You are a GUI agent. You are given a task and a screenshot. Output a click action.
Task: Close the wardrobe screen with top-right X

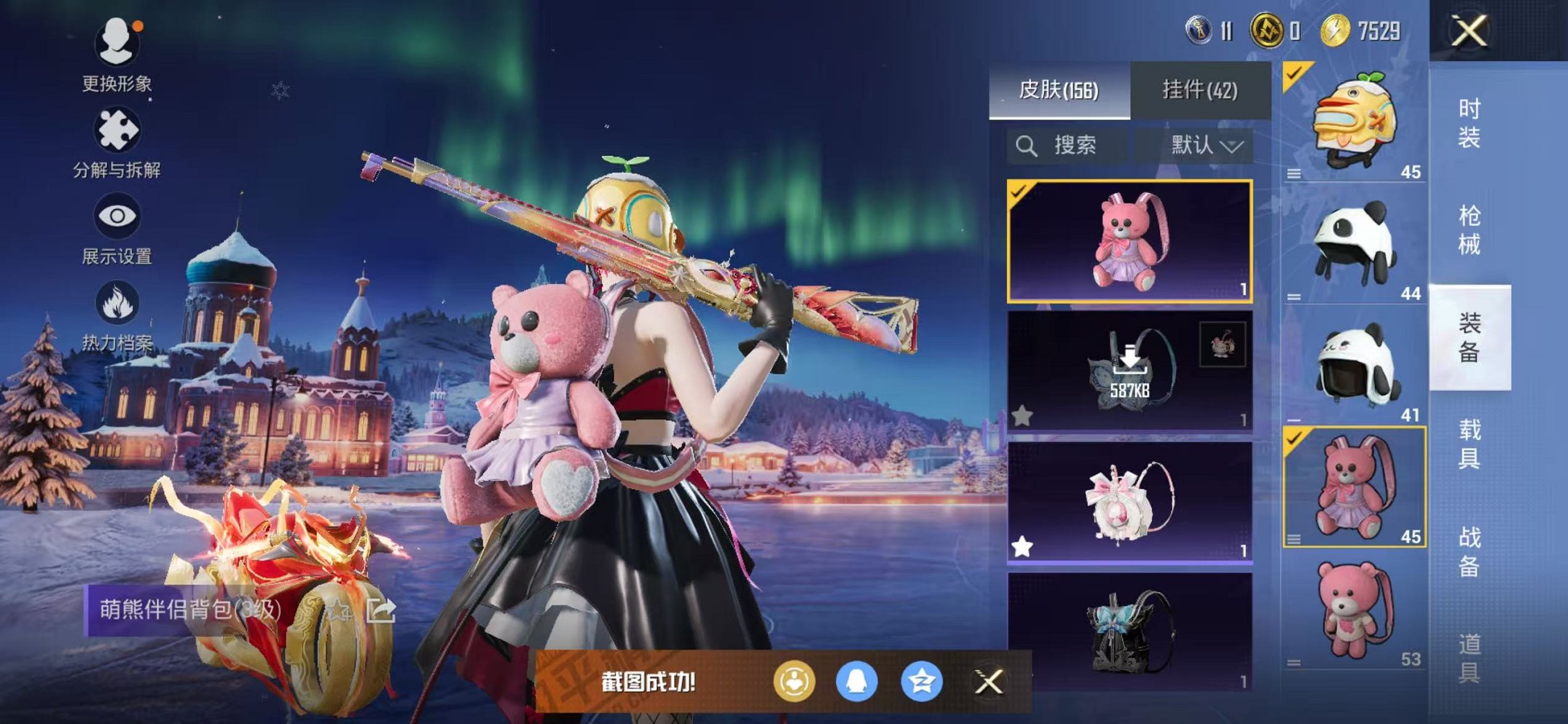[x=1469, y=31]
